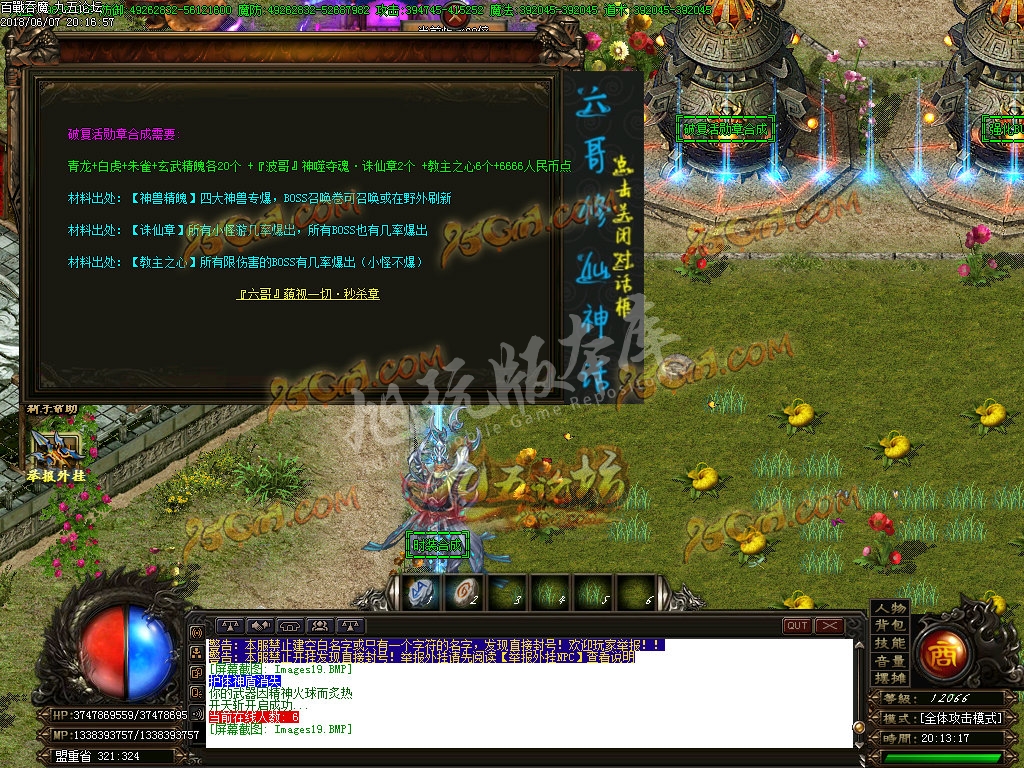Show the 技能 skills panel
The image size is (1024, 768).
pyautogui.click(x=889, y=643)
